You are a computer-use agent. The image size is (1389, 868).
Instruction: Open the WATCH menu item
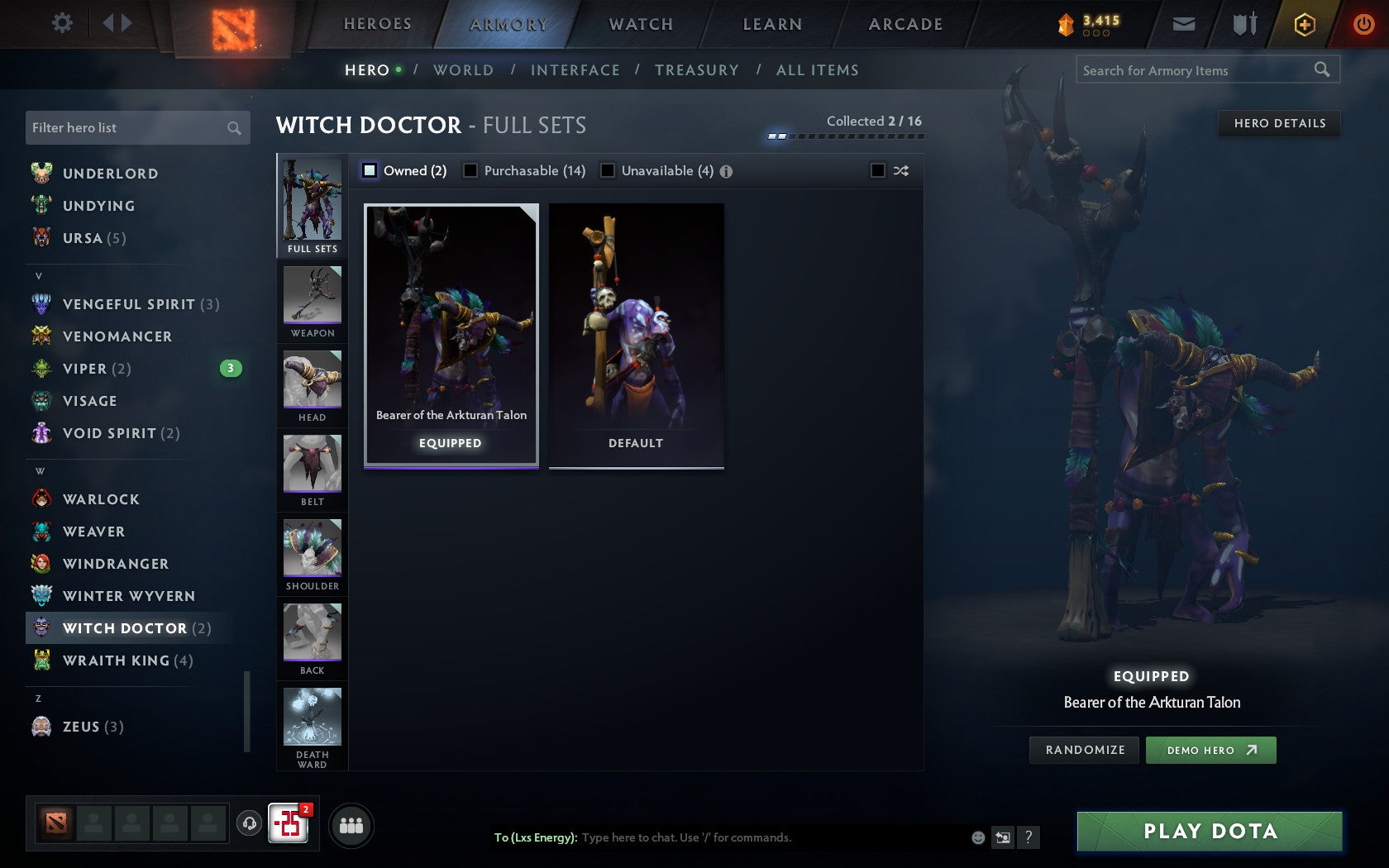click(x=640, y=24)
